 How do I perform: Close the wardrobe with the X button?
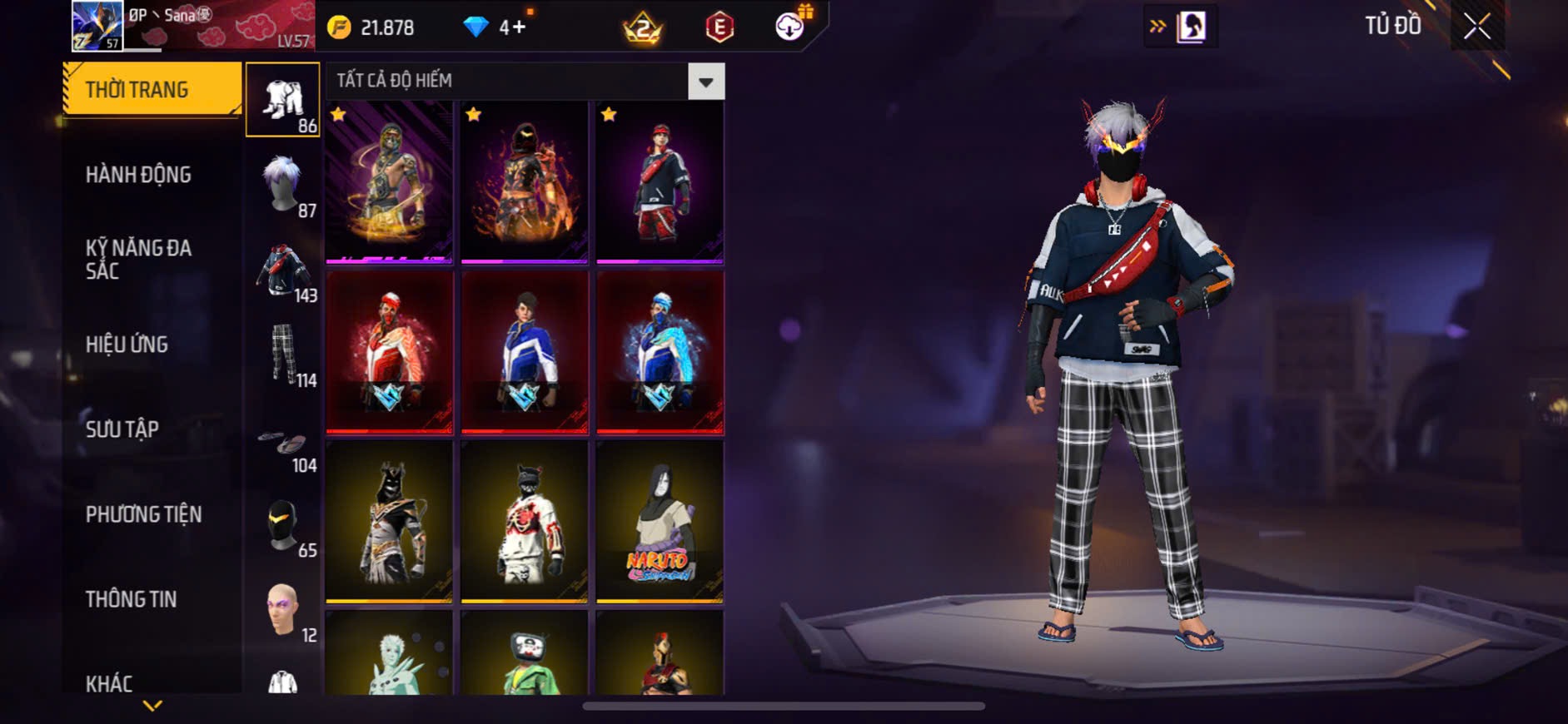(1477, 27)
